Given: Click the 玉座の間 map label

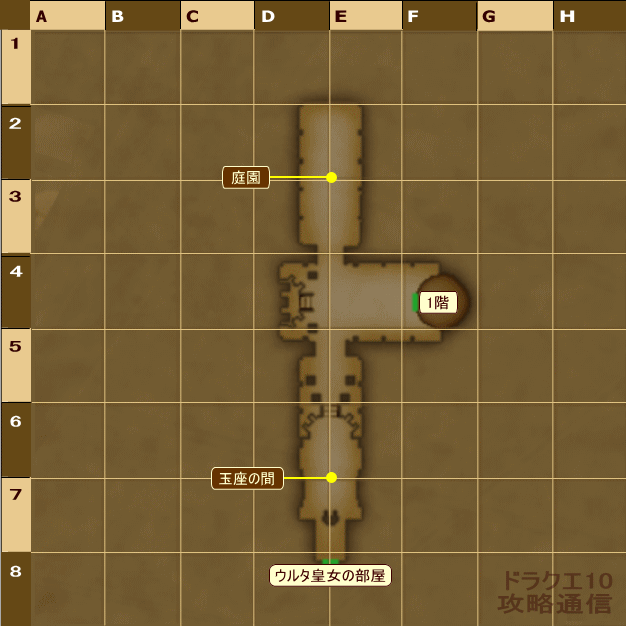Looking at the screenshot, I should (x=247, y=478).
